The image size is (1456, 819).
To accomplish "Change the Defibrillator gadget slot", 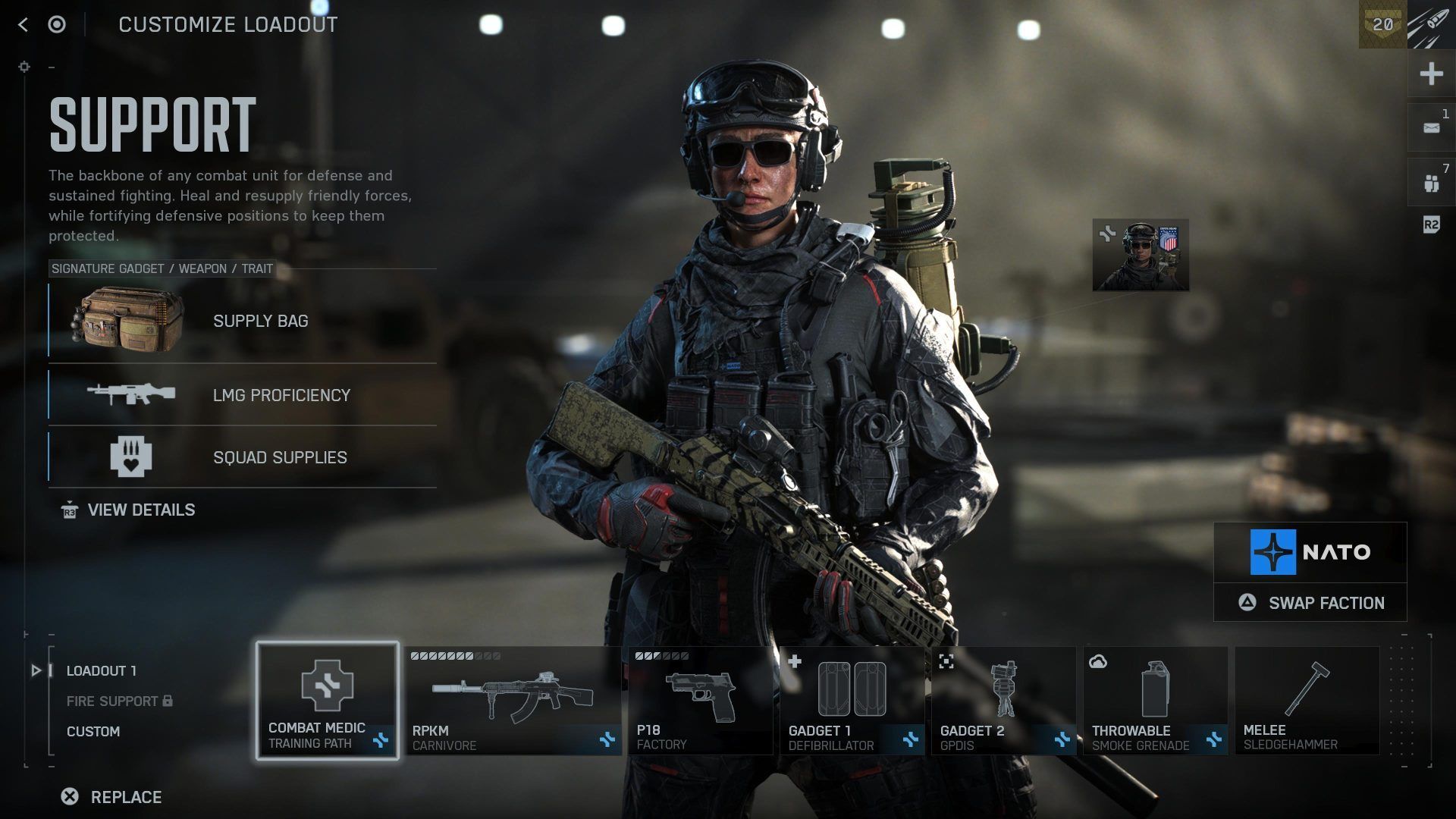I will click(x=852, y=701).
